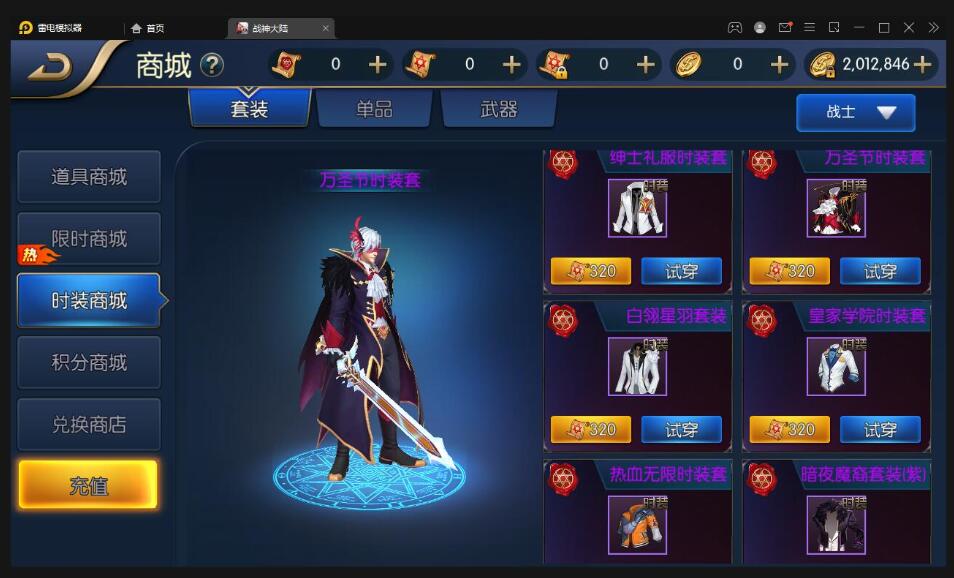954x578 pixels.
Task: Select the 时装商城 shop category
Action: (x=89, y=300)
